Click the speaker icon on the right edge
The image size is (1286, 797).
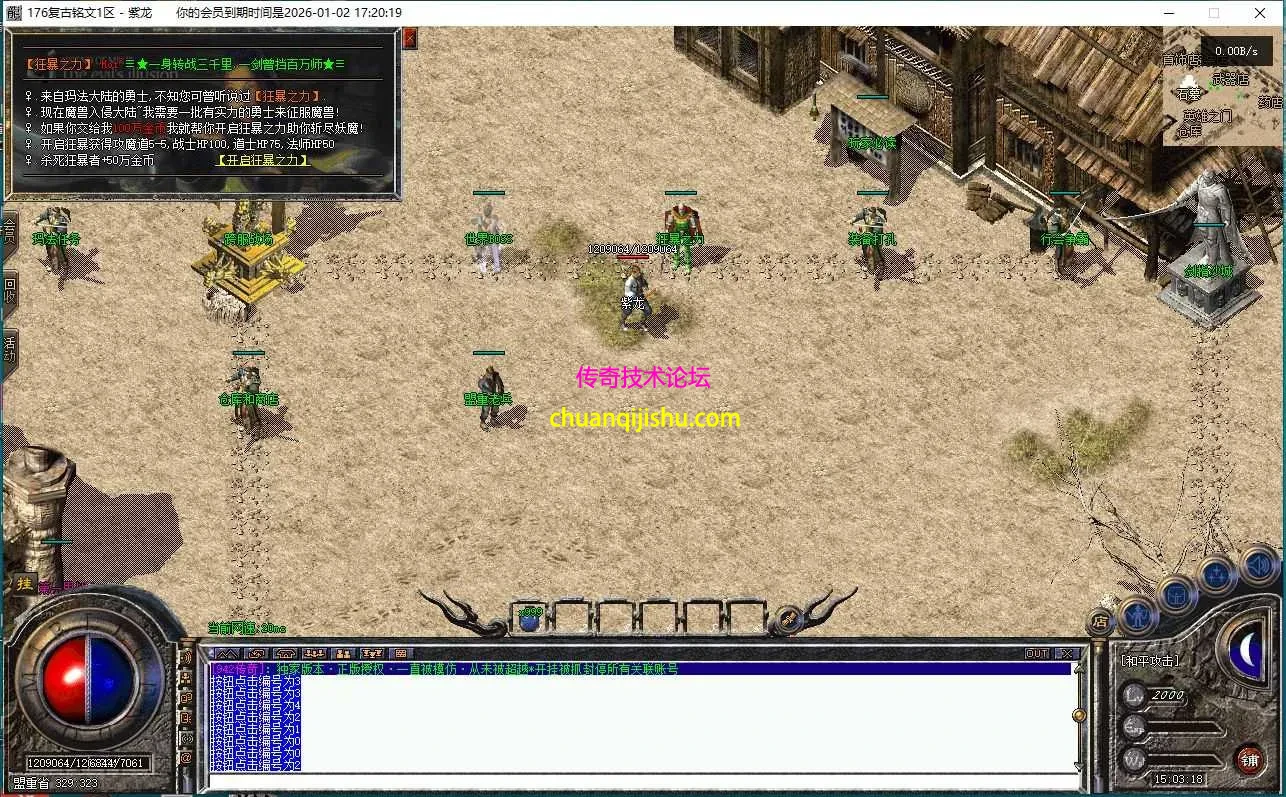click(x=1256, y=567)
